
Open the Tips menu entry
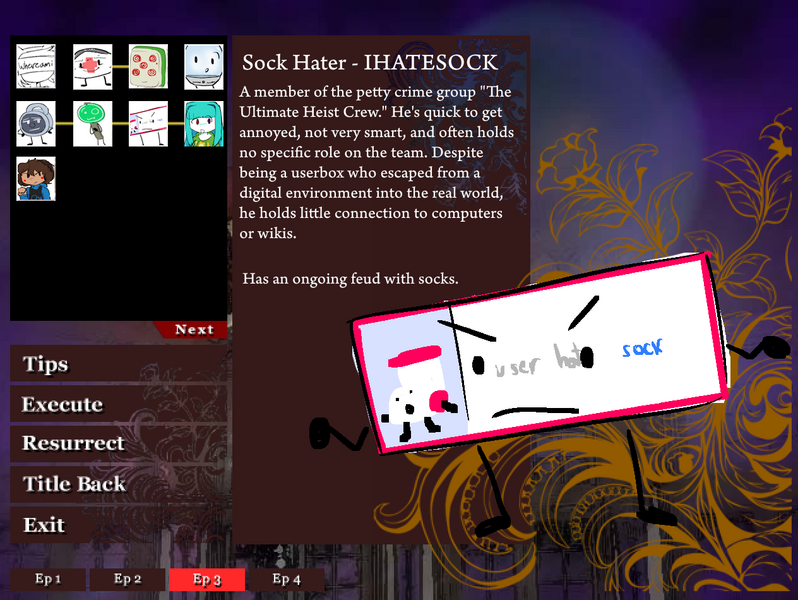tap(45, 364)
